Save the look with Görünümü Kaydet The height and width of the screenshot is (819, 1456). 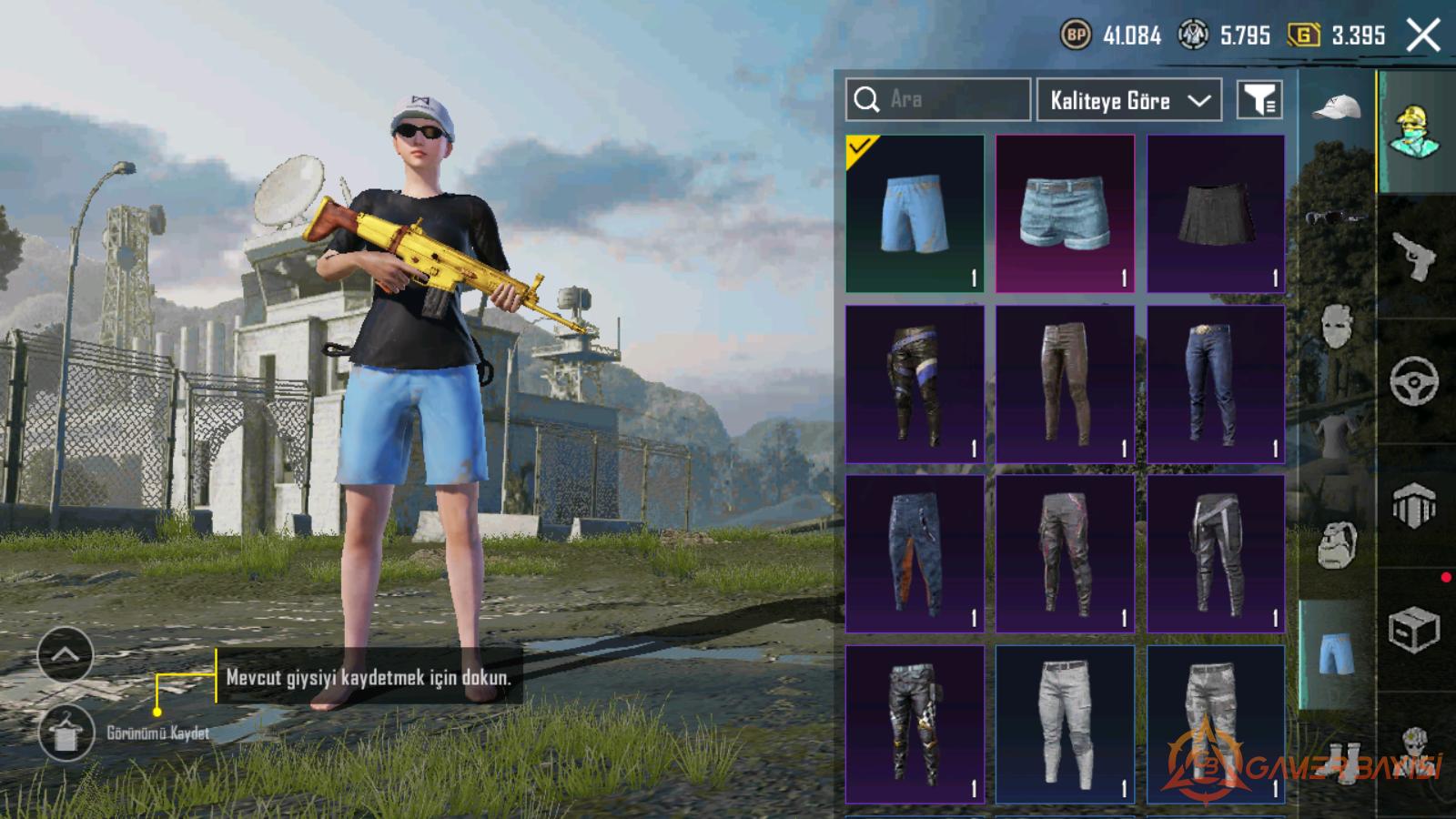[66, 733]
